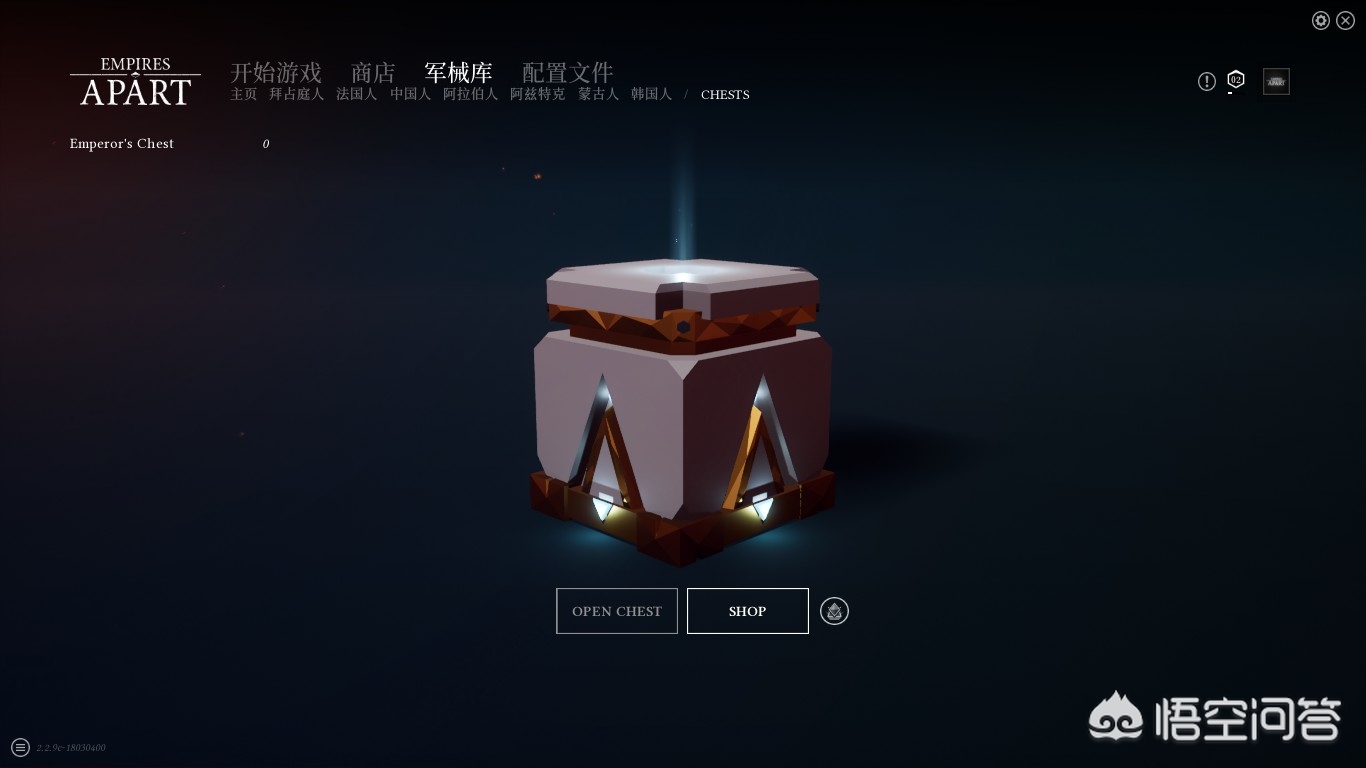1366x768 pixels.
Task: Click the OPEN CHEST button
Action: point(617,611)
